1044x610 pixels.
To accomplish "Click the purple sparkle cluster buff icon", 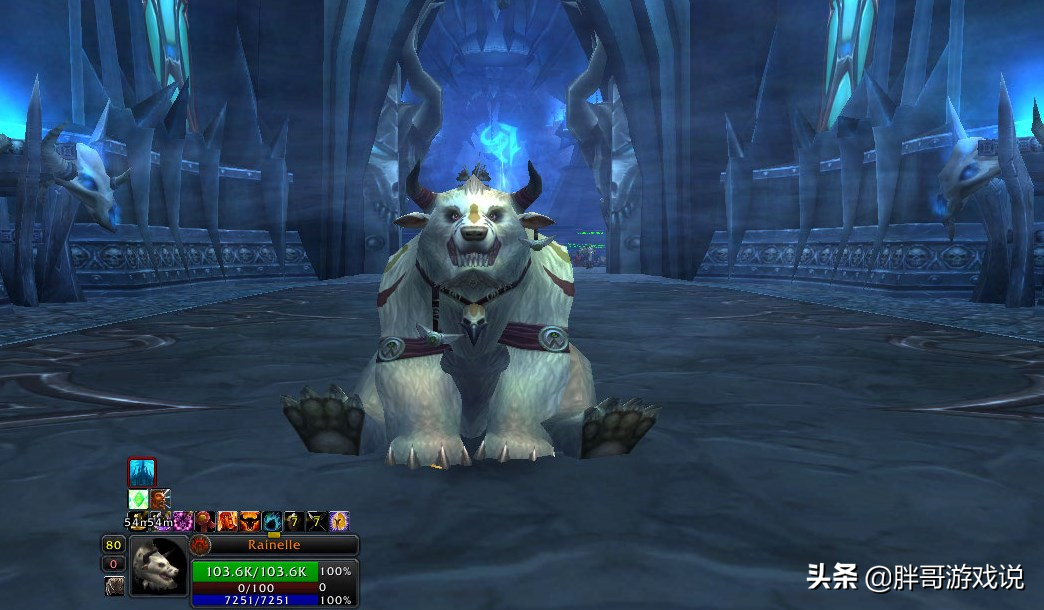I will [x=183, y=520].
